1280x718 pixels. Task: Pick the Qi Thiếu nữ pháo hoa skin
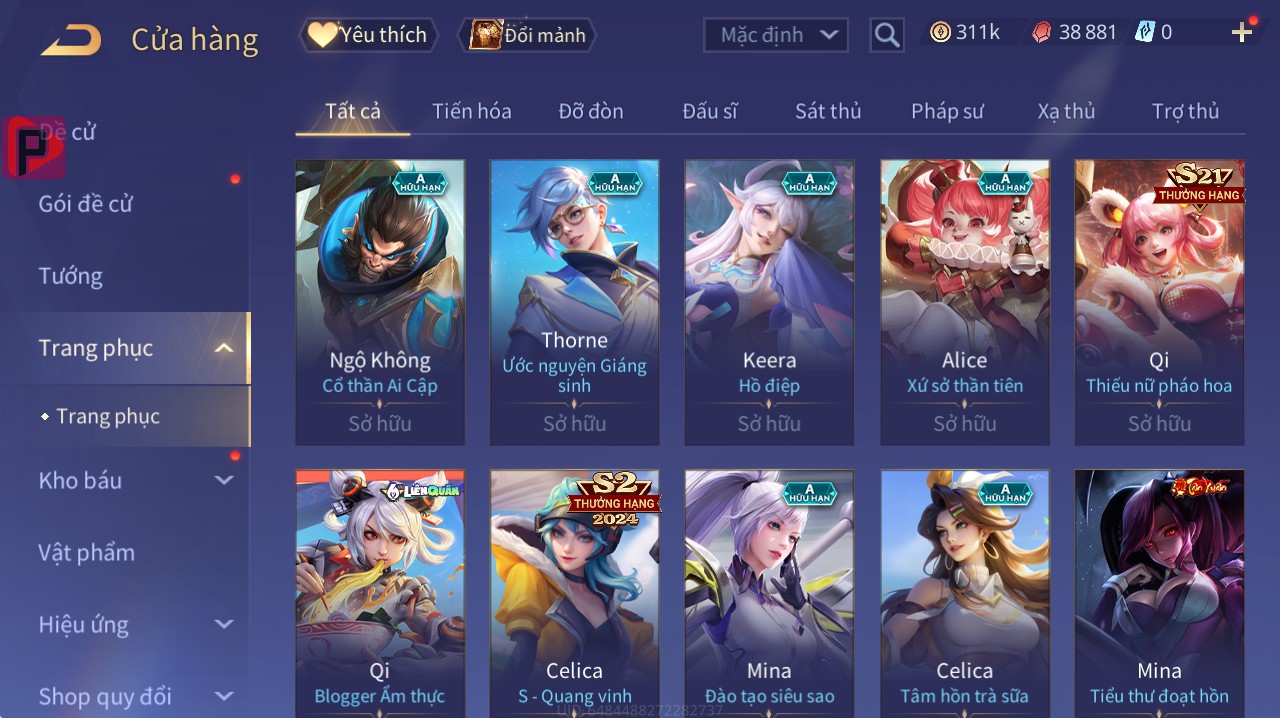point(1159,302)
